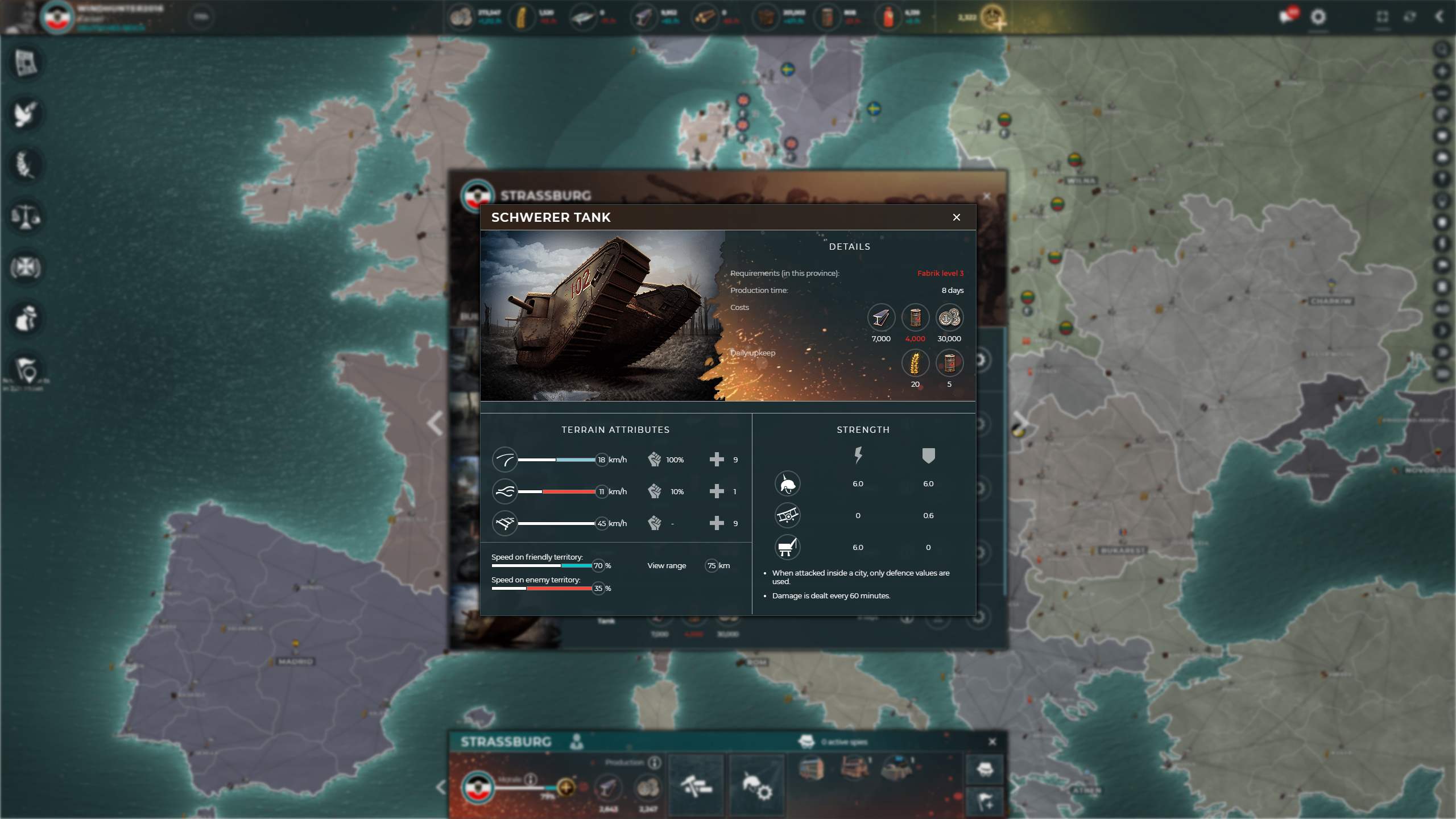
Task: Open the spy espionage menu
Action: tap(26, 318)
